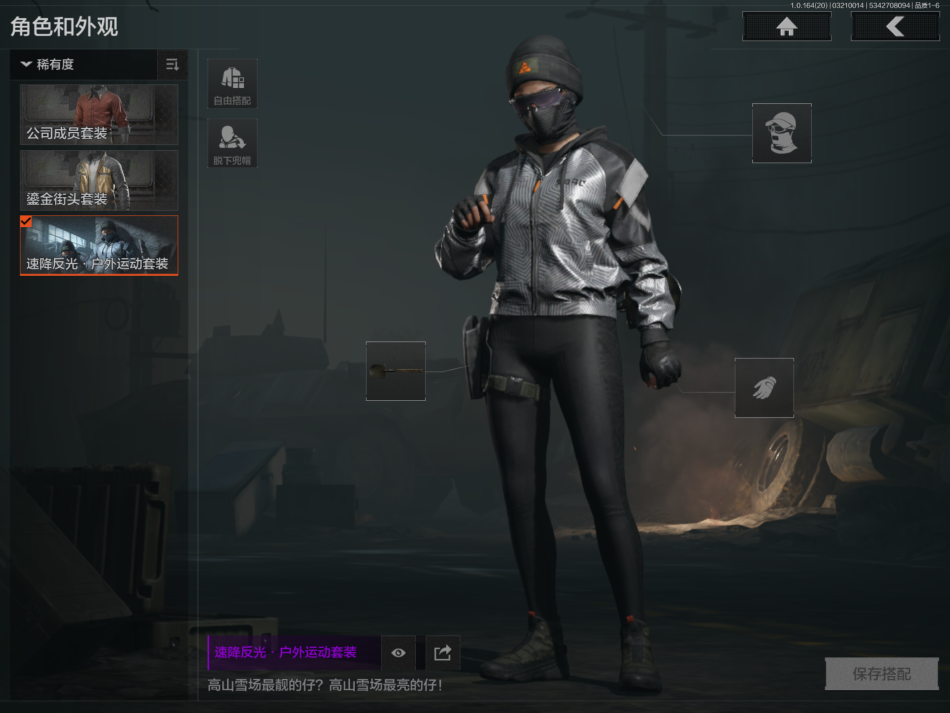Select the 公司成员套装 outfit
950x713 pixels.
coord(99,114)
